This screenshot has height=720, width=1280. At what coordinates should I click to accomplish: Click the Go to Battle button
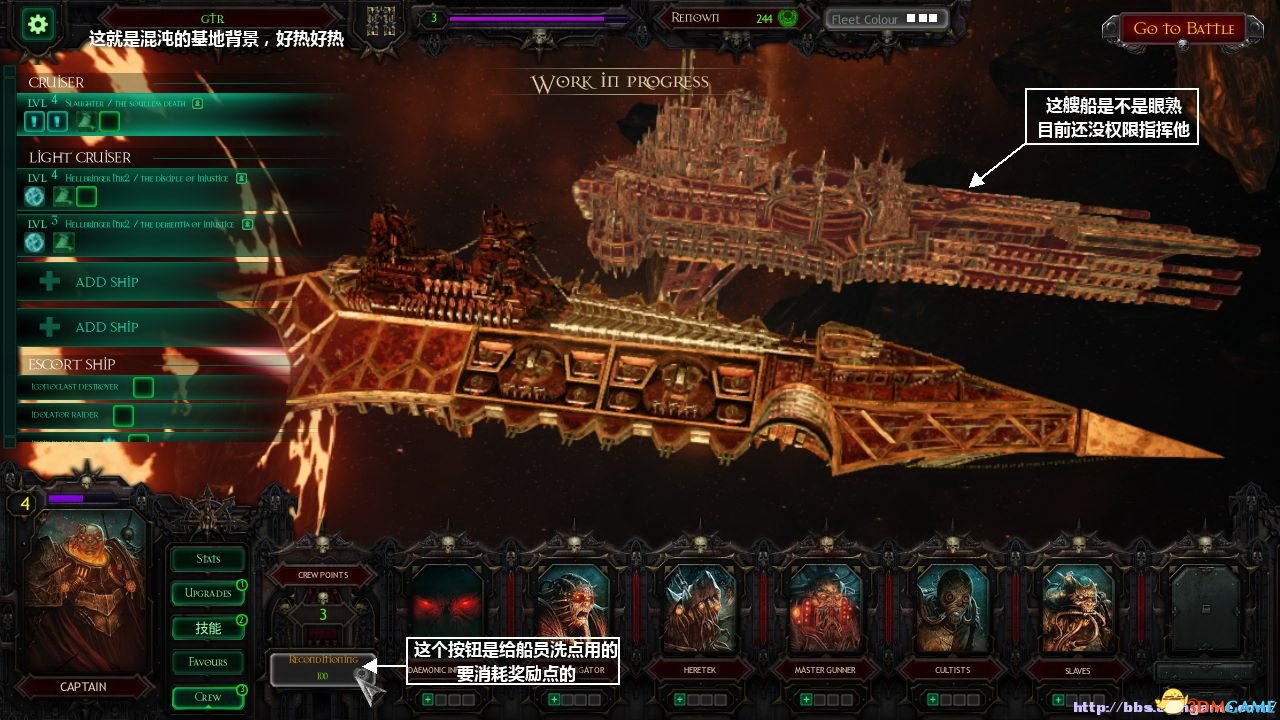click(1183, 29)
